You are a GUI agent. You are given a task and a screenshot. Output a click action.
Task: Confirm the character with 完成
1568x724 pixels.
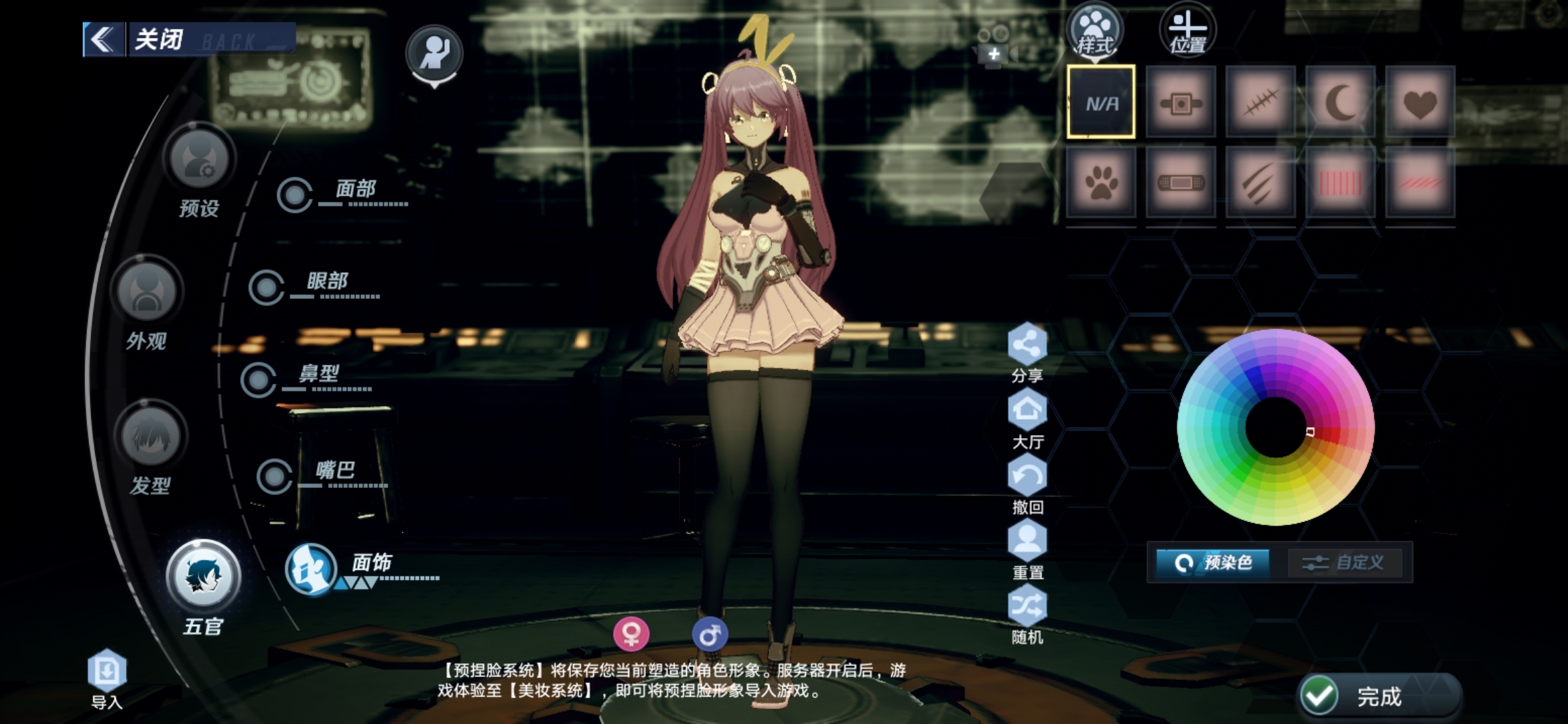(x=1378, y=696)
